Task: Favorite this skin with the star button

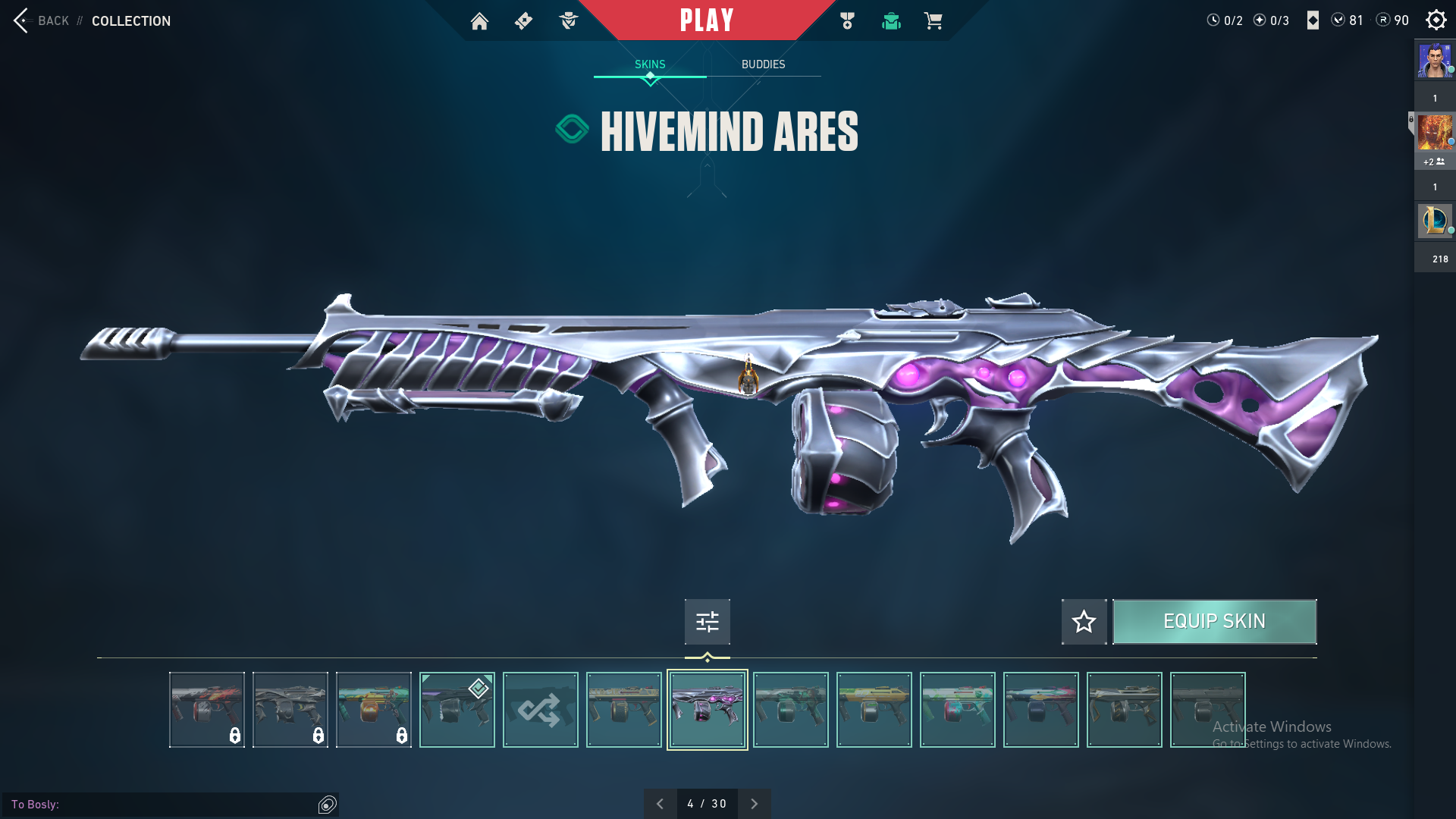Action: point(1084,622)
